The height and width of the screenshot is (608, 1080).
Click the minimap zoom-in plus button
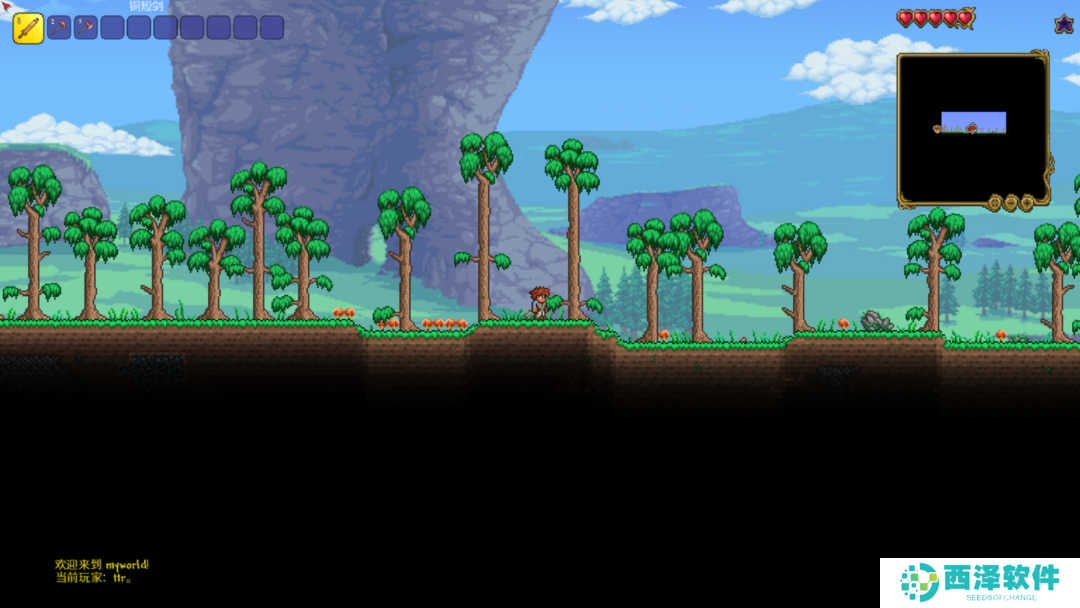(x=1027, y=203)
